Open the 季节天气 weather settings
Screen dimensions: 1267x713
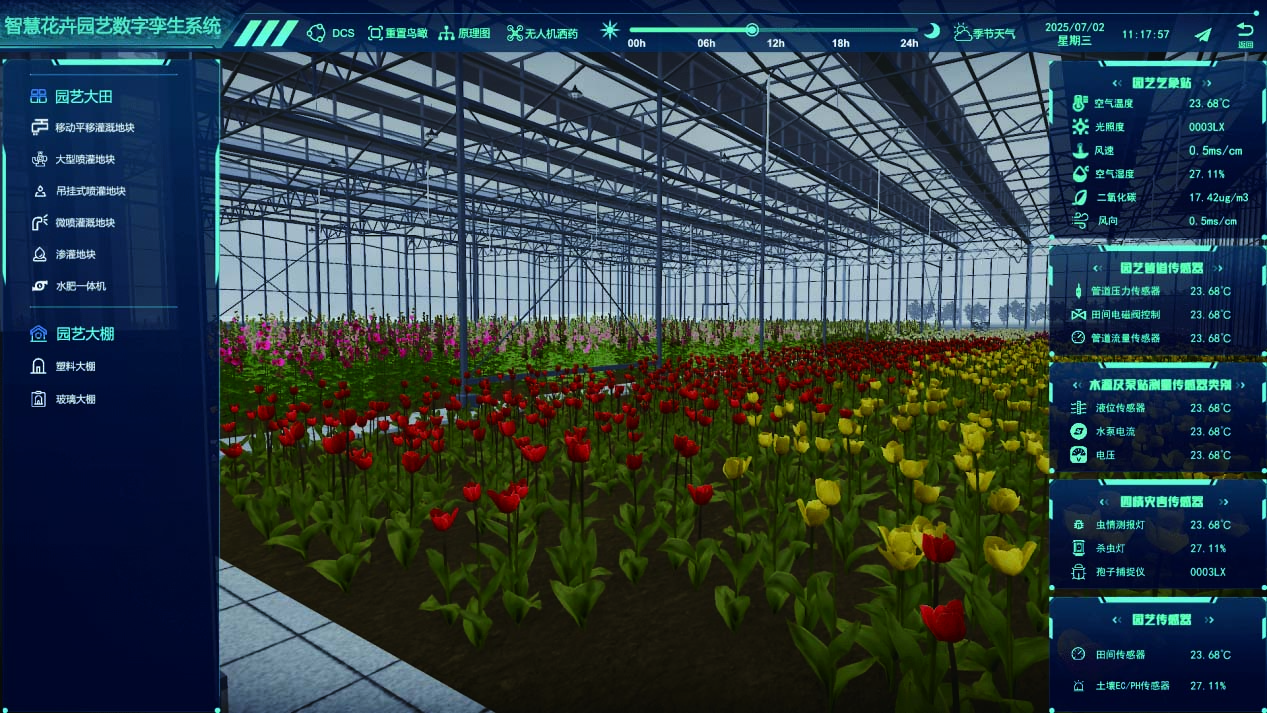pos(985,33)
